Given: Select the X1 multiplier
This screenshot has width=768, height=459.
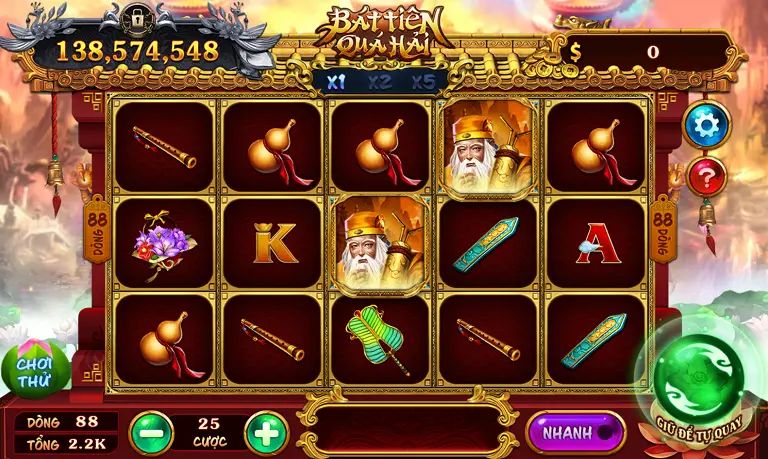Looking at the screenshot, I should (x=336, y=82).
